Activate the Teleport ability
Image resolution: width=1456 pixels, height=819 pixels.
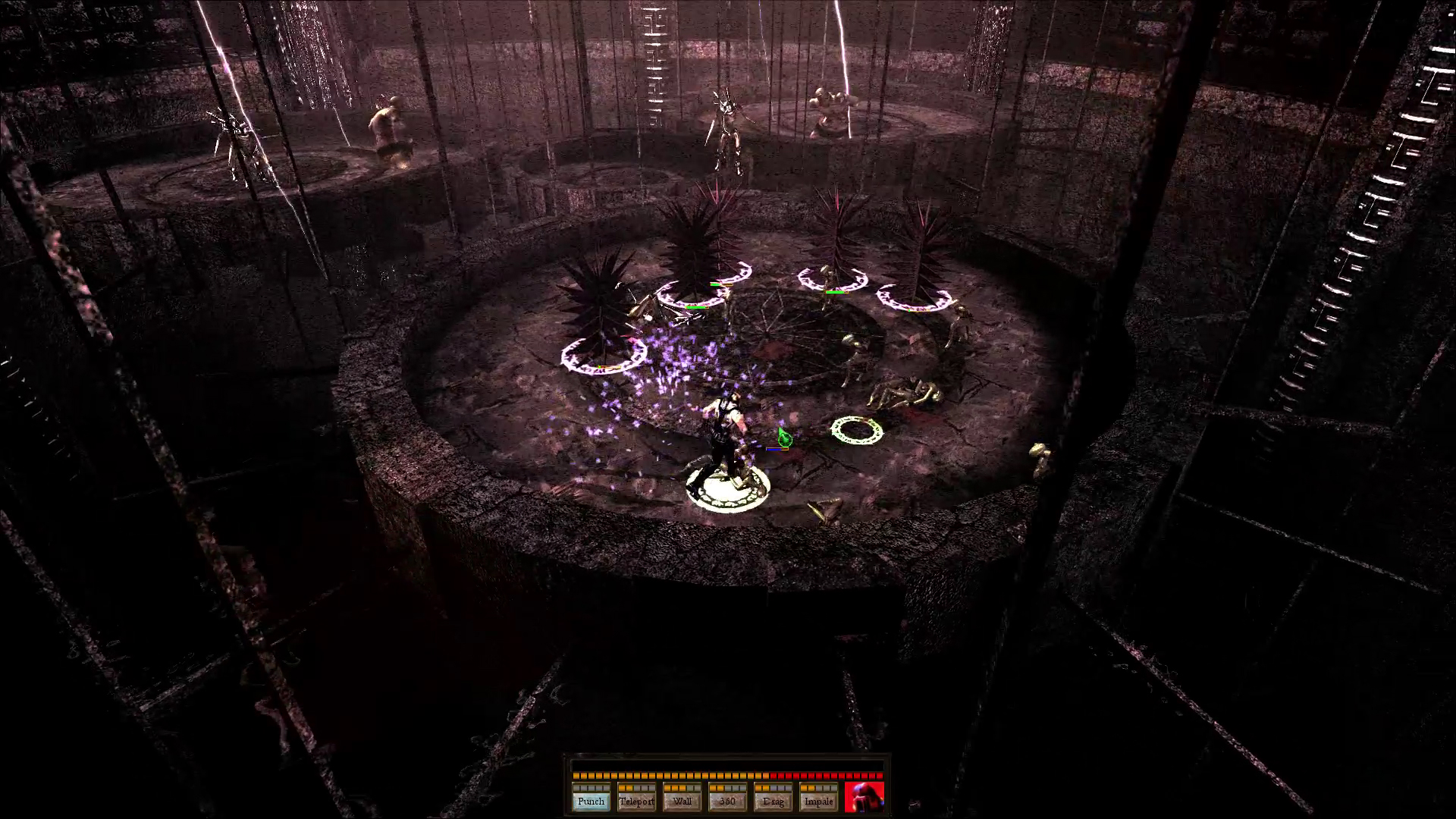(x=637, y=802)
